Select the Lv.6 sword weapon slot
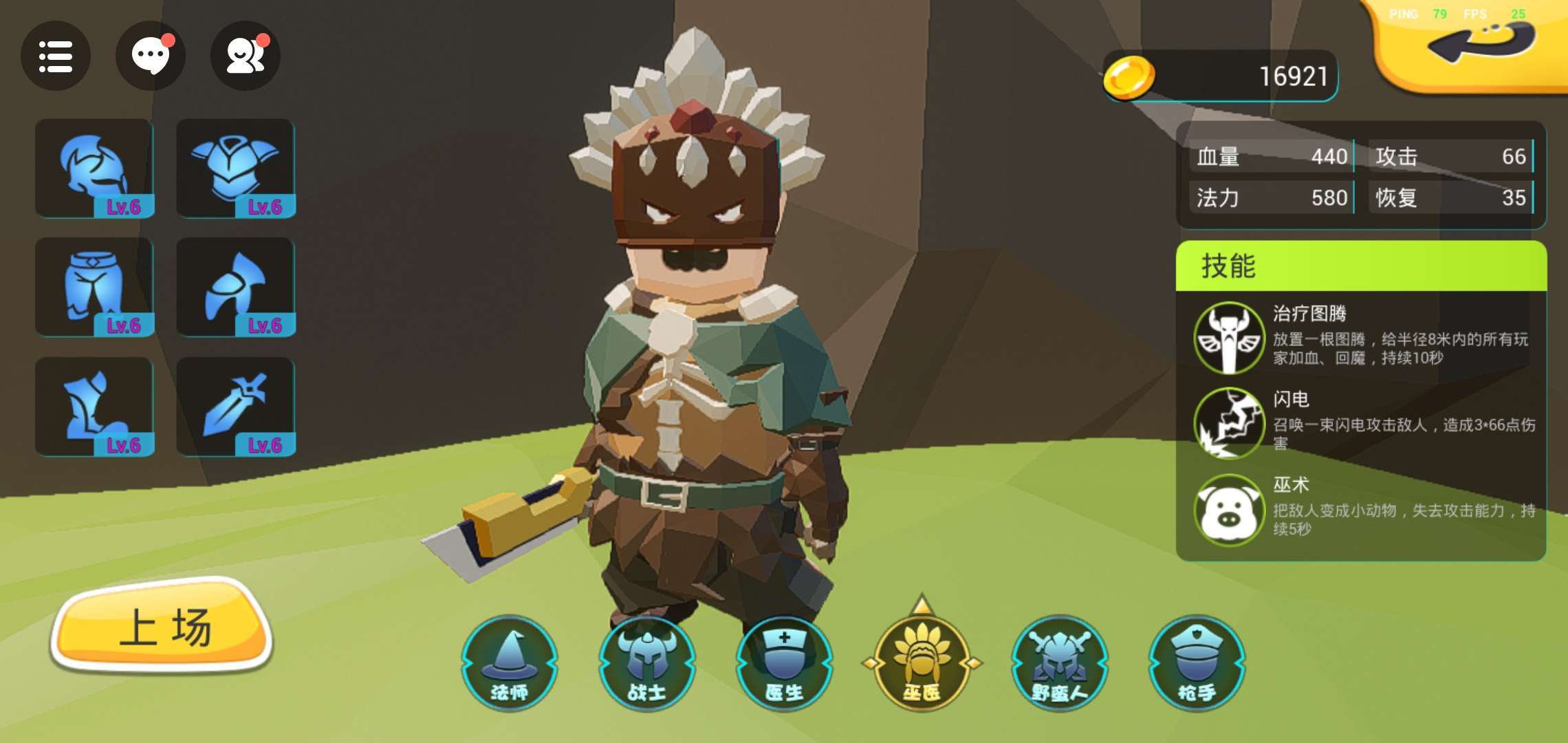 tap(236, 407)
